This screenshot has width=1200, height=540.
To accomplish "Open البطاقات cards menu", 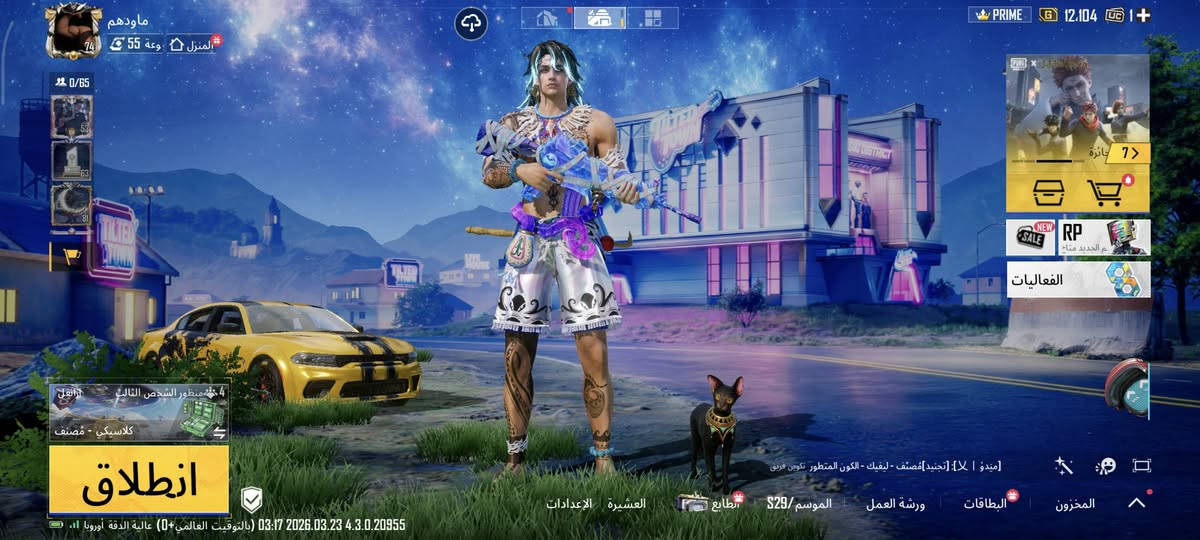I will point(985,504).
